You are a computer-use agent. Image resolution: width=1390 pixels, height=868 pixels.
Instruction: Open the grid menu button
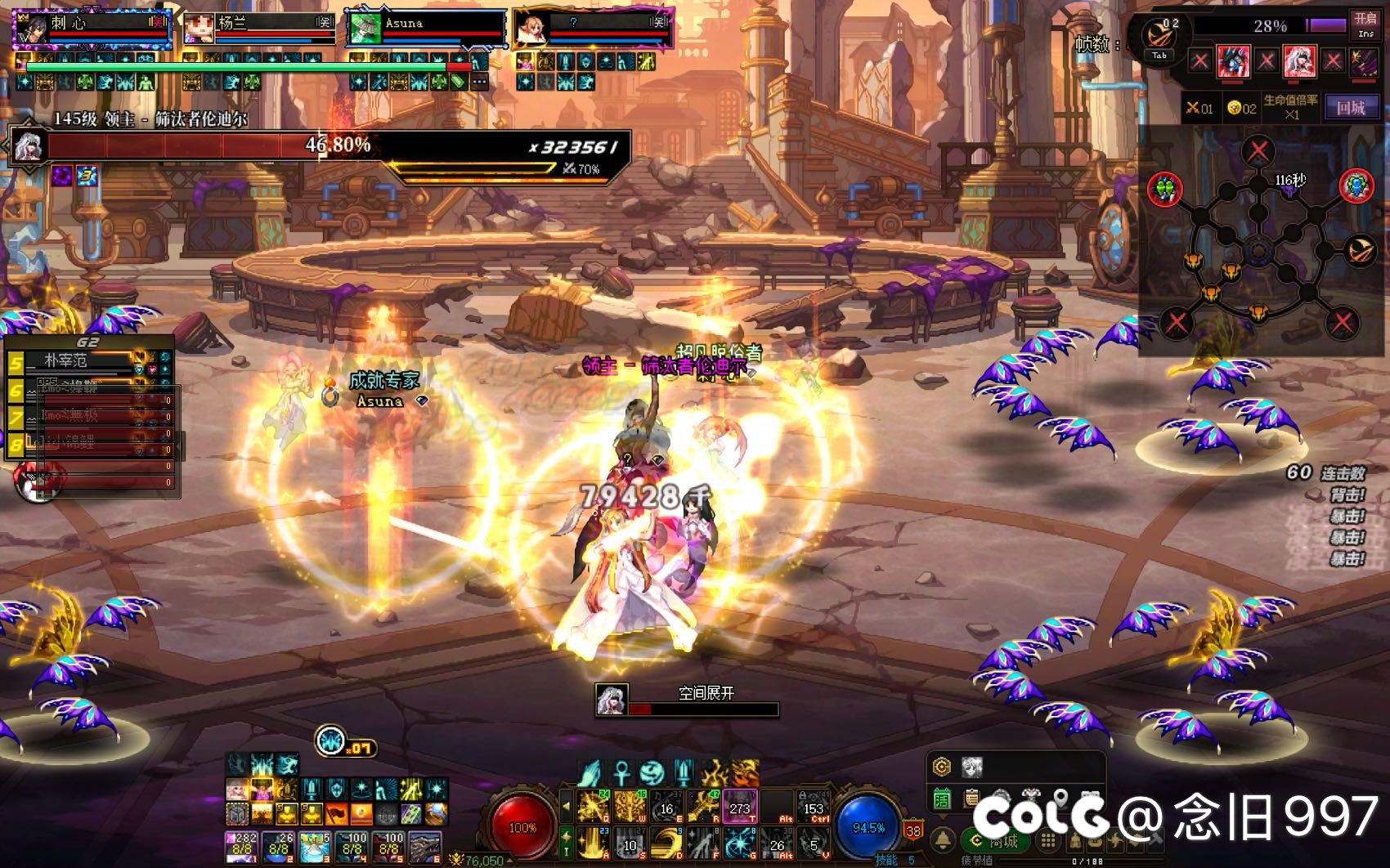[1047, 841]
